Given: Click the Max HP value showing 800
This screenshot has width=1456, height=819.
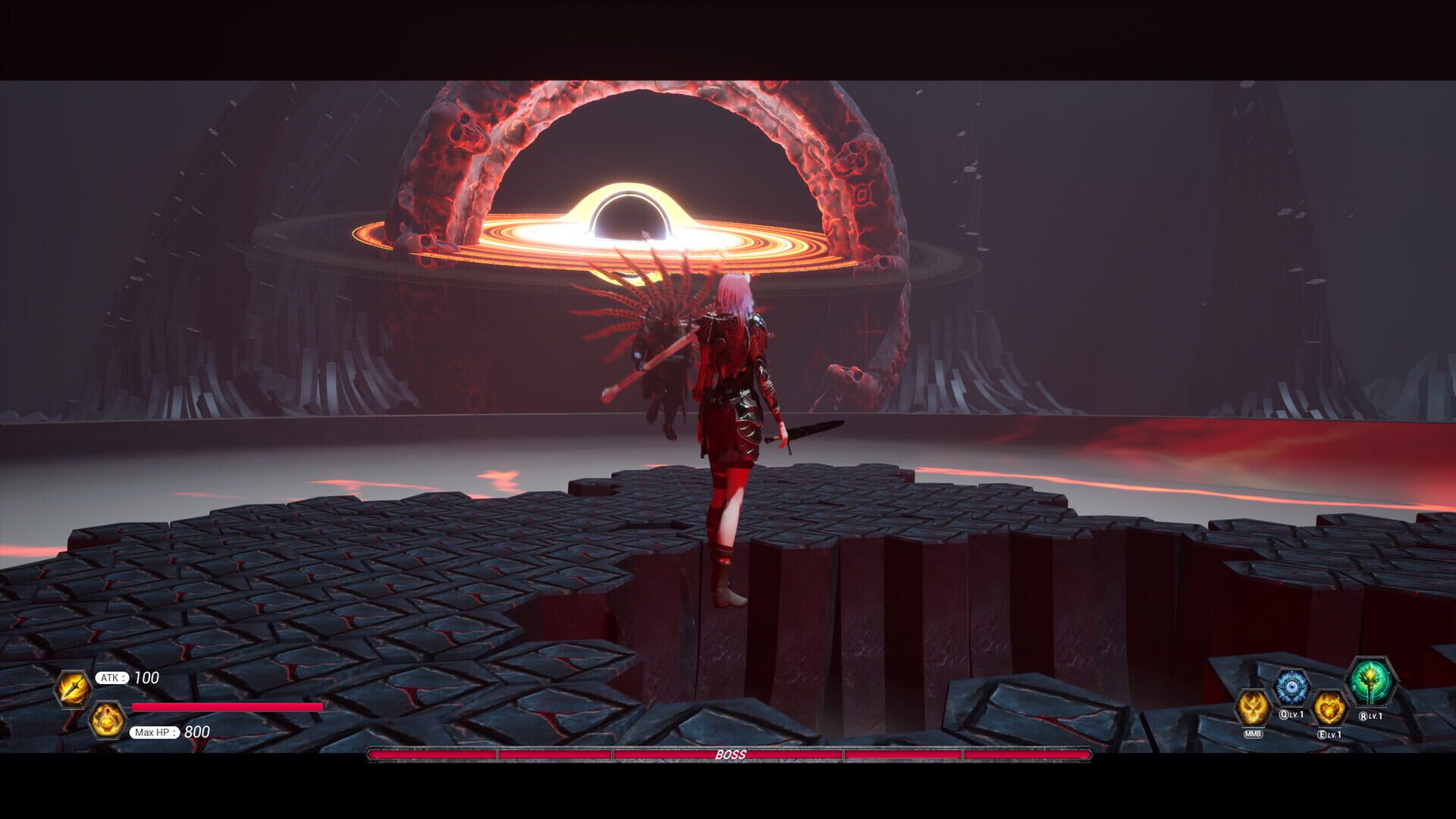Looking at the screenshot, I should [x=196, y=733].
